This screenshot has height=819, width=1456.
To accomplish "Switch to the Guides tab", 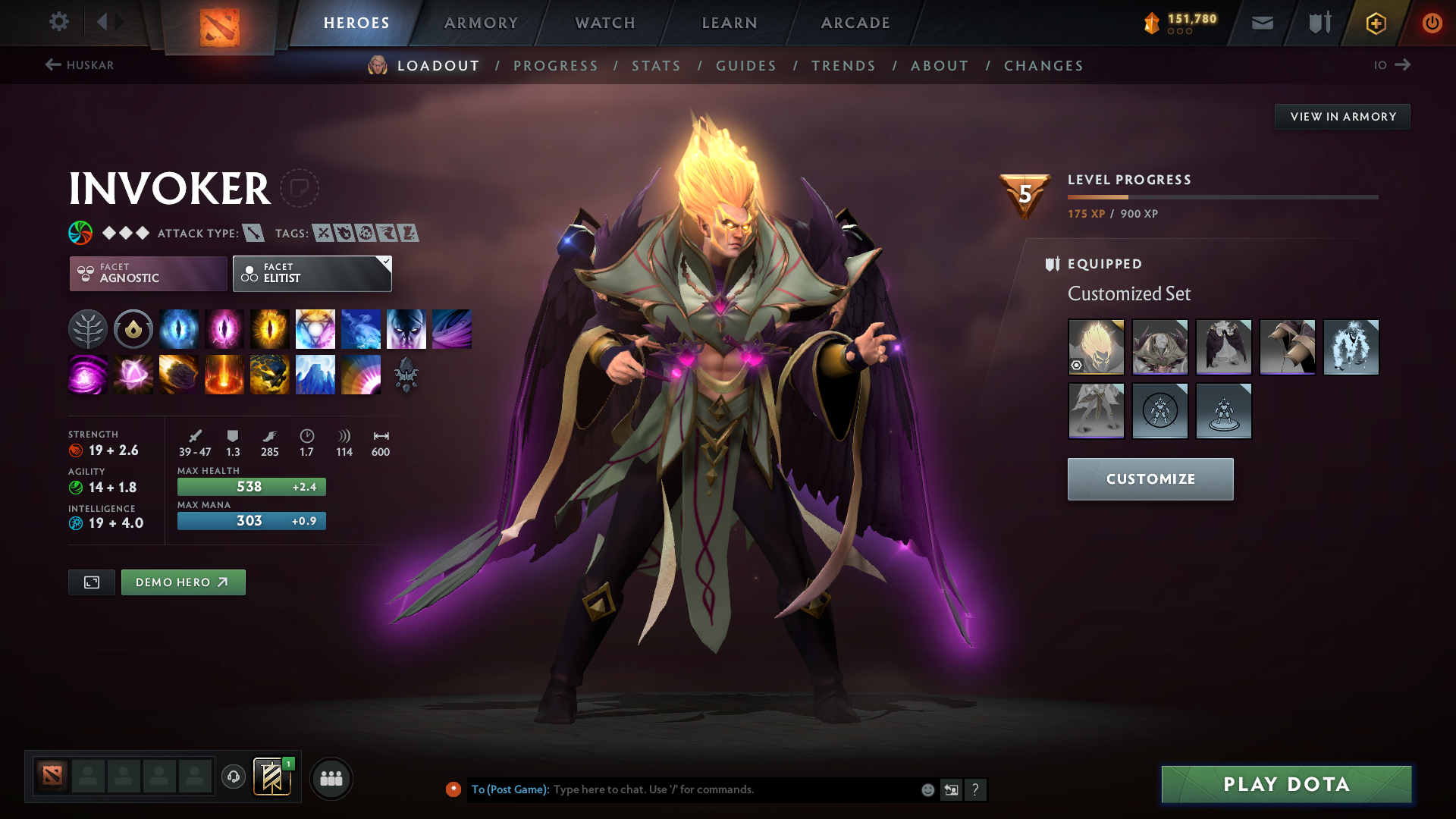I will tap(745, 66).
